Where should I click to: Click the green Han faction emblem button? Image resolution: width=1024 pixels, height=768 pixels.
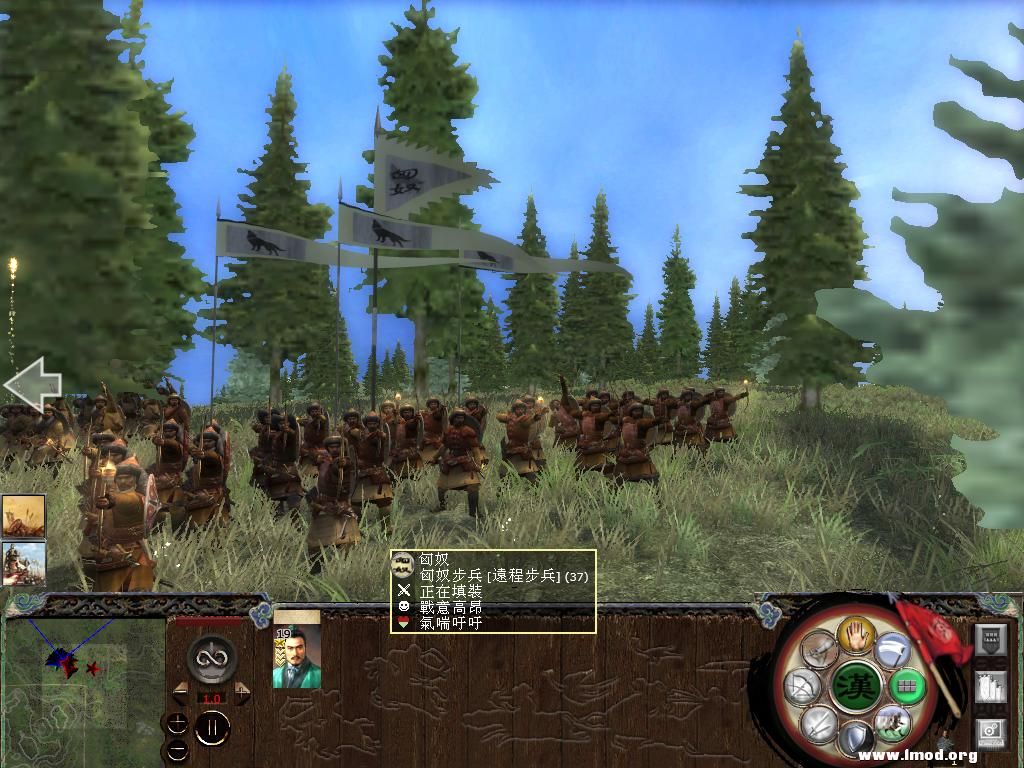tap(856, 686)
